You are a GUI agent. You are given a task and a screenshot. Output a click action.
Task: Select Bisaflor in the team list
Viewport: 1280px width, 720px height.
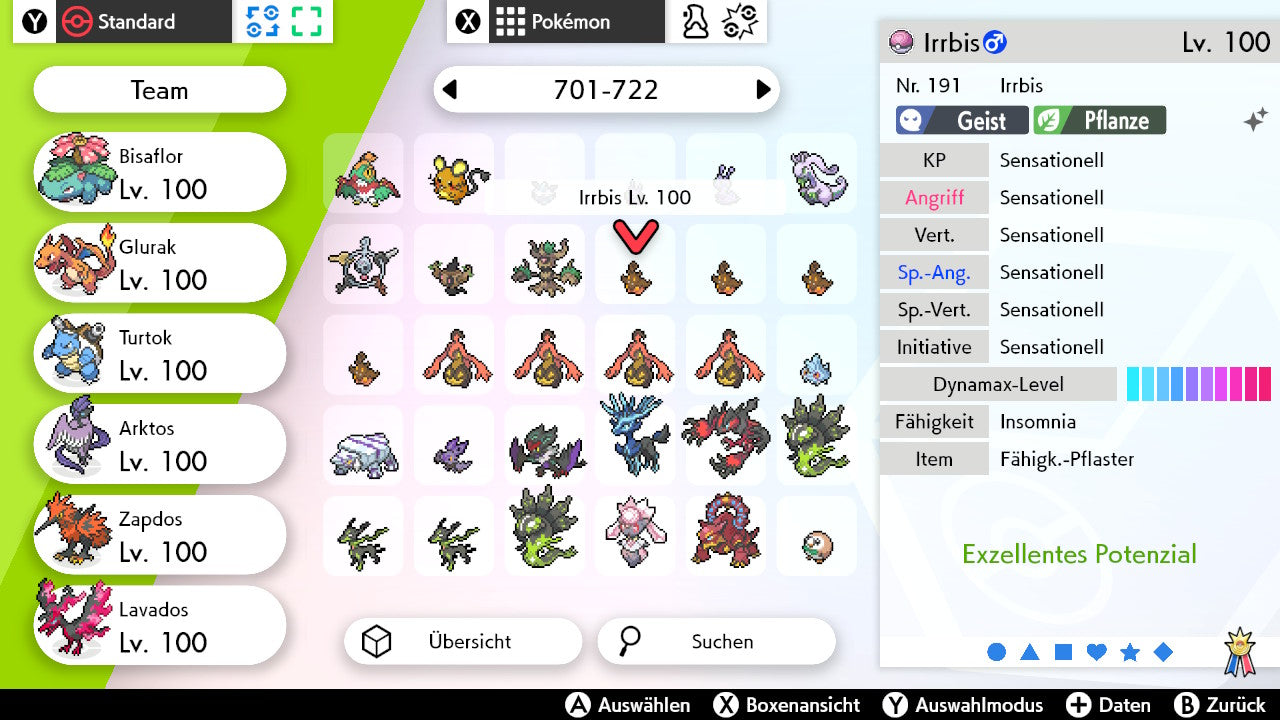[x=160, y=172]
